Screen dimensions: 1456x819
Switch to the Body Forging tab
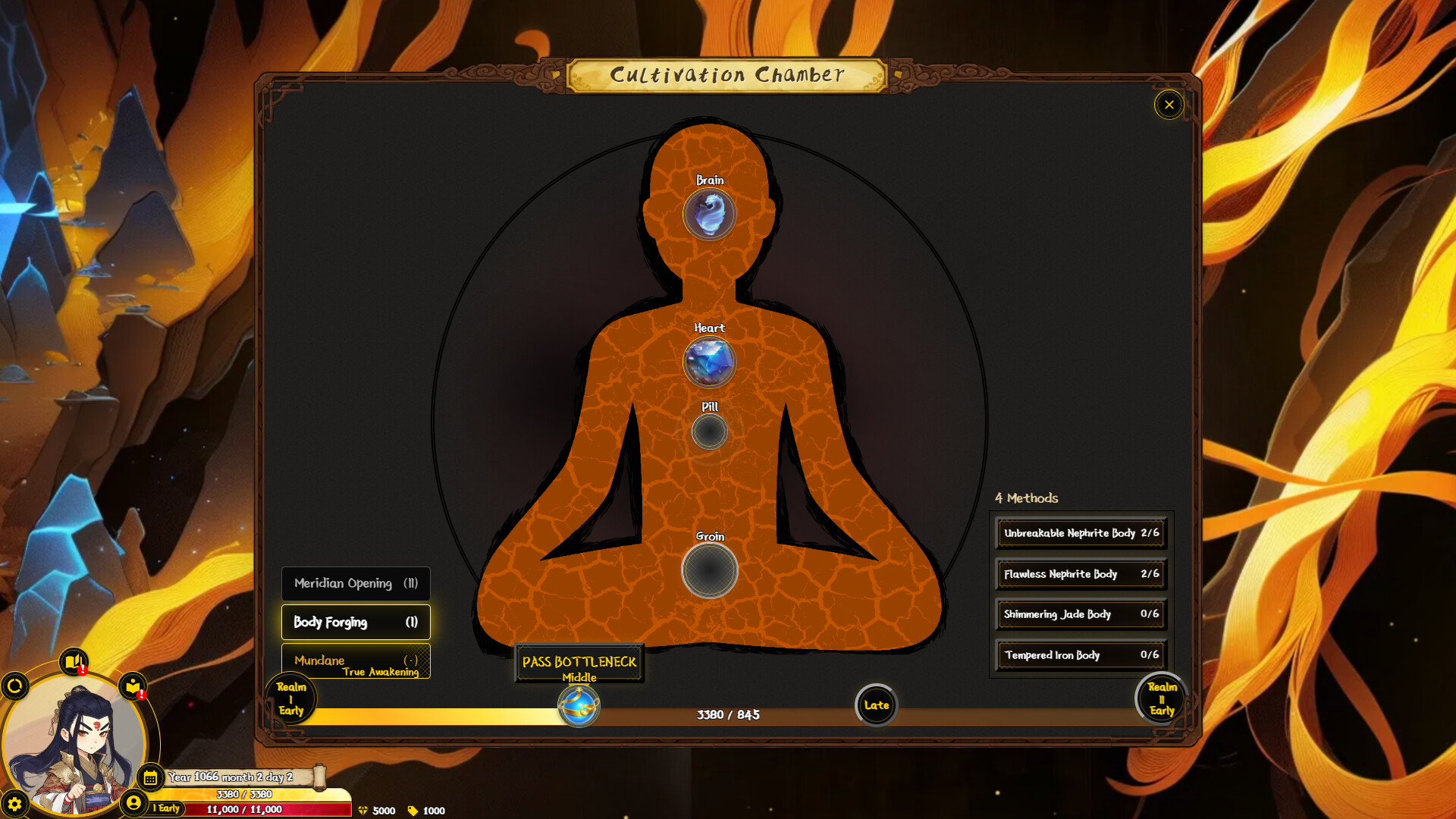(356, 622)
